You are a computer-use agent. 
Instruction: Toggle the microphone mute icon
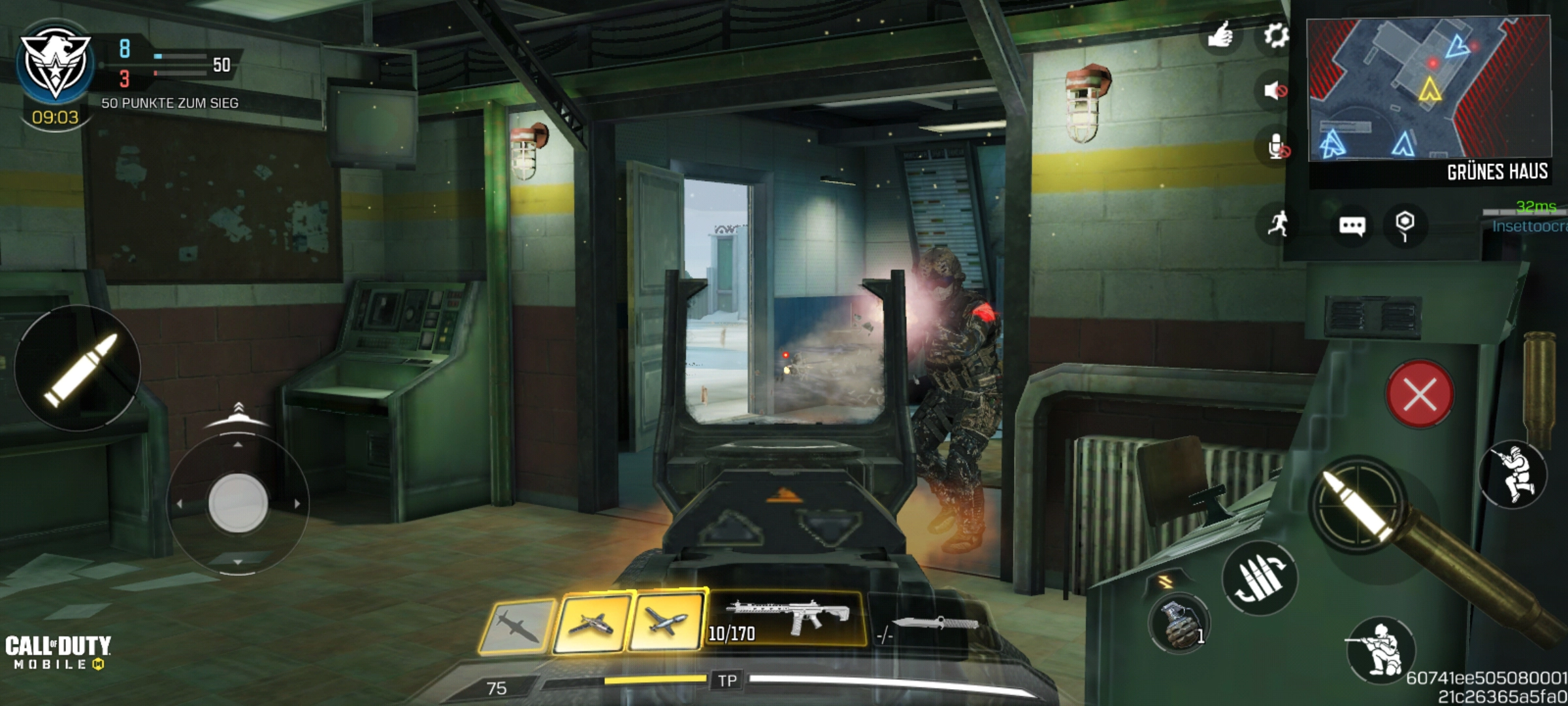tap(1276, 148)
